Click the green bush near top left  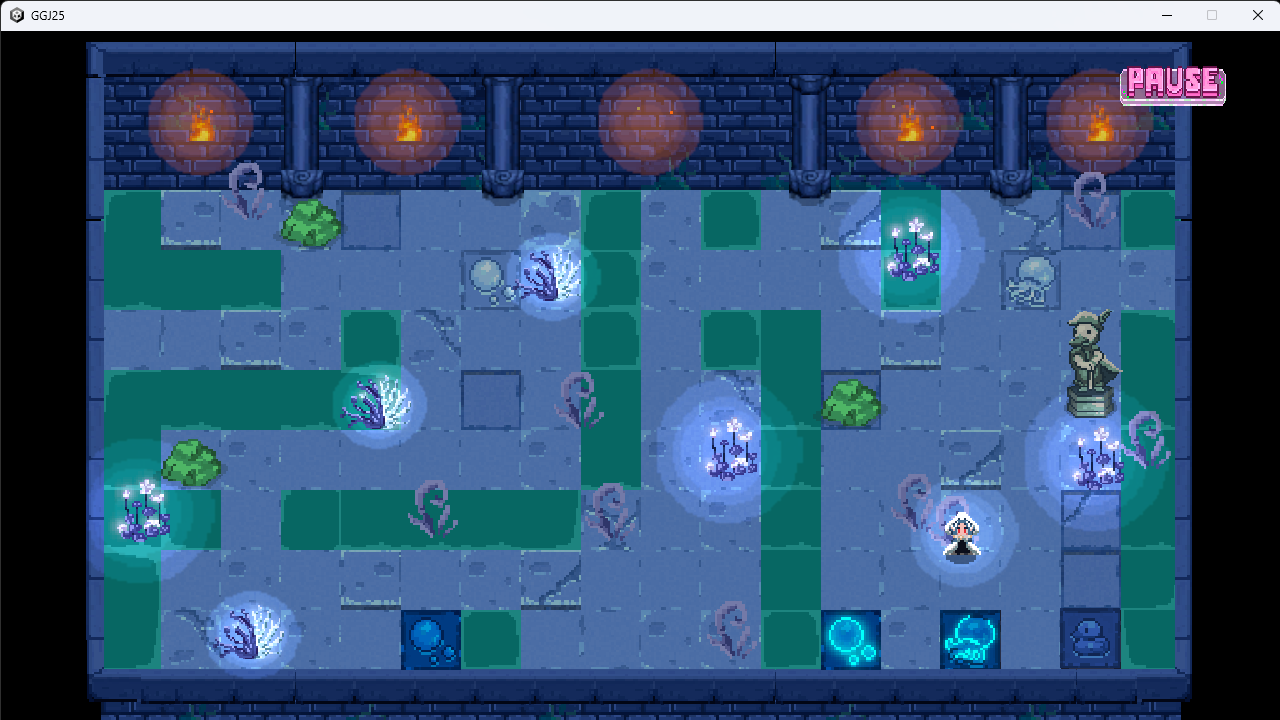310,222
